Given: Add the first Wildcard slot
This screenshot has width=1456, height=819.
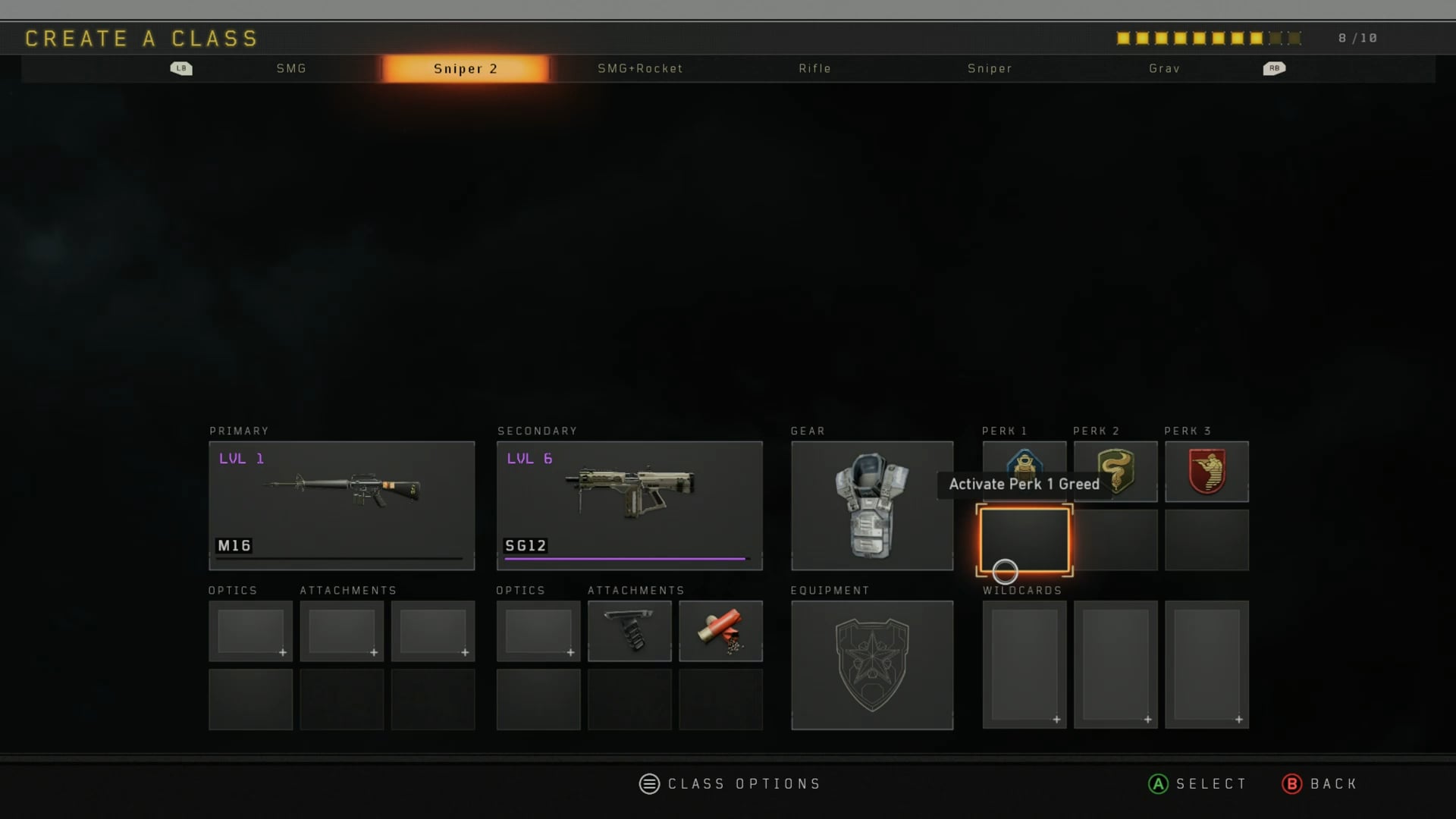Looking at the screenshot, I should click(1024, 665).
